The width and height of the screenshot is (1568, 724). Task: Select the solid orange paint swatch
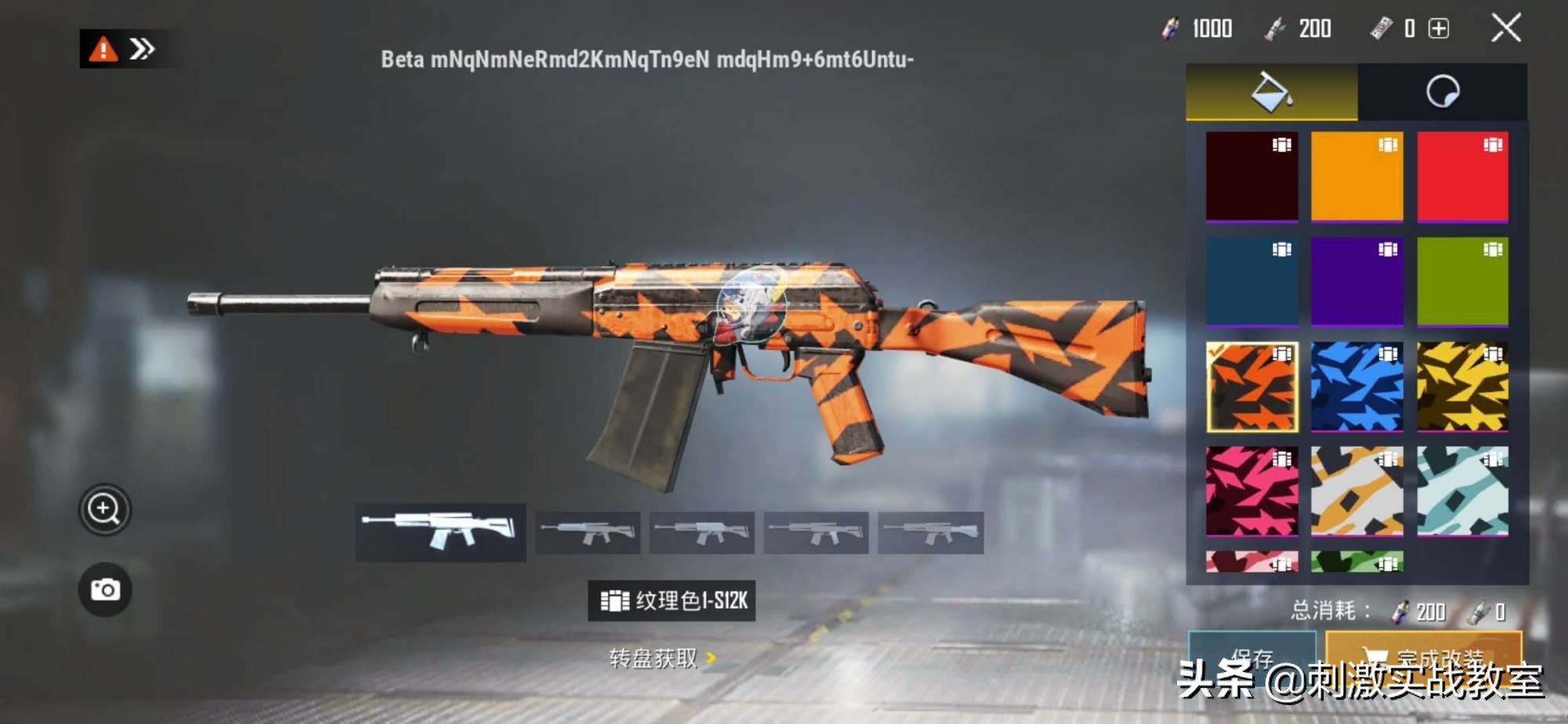pos(1356,176)
